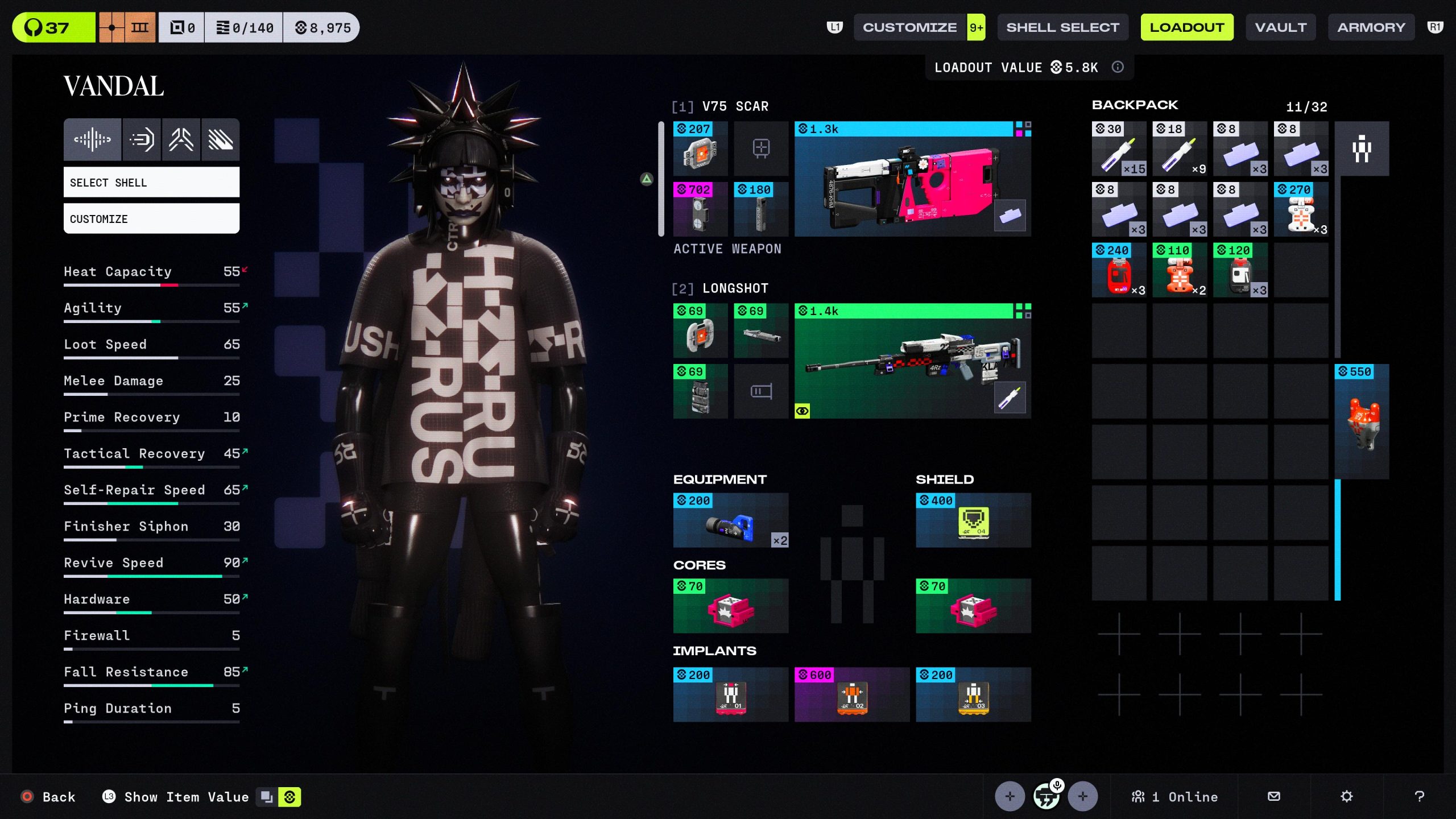Click the Select Shell button
Image resolution: width=1456 pixels, height=819 pixels.
(x=151, y=182)
